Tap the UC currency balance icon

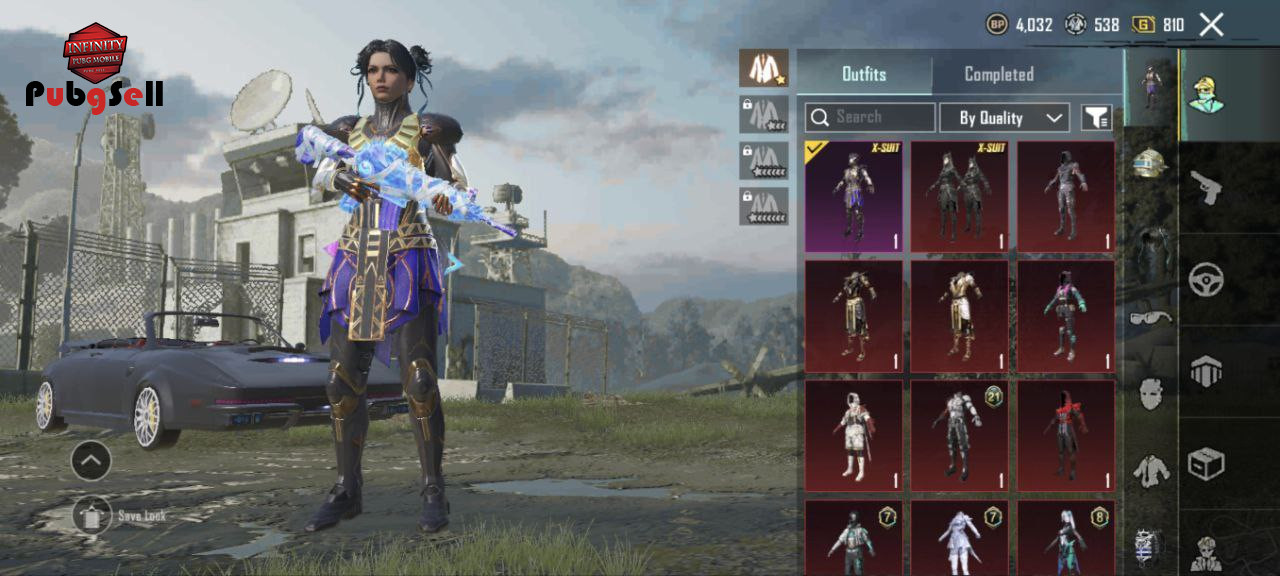tap(1144, 25)
